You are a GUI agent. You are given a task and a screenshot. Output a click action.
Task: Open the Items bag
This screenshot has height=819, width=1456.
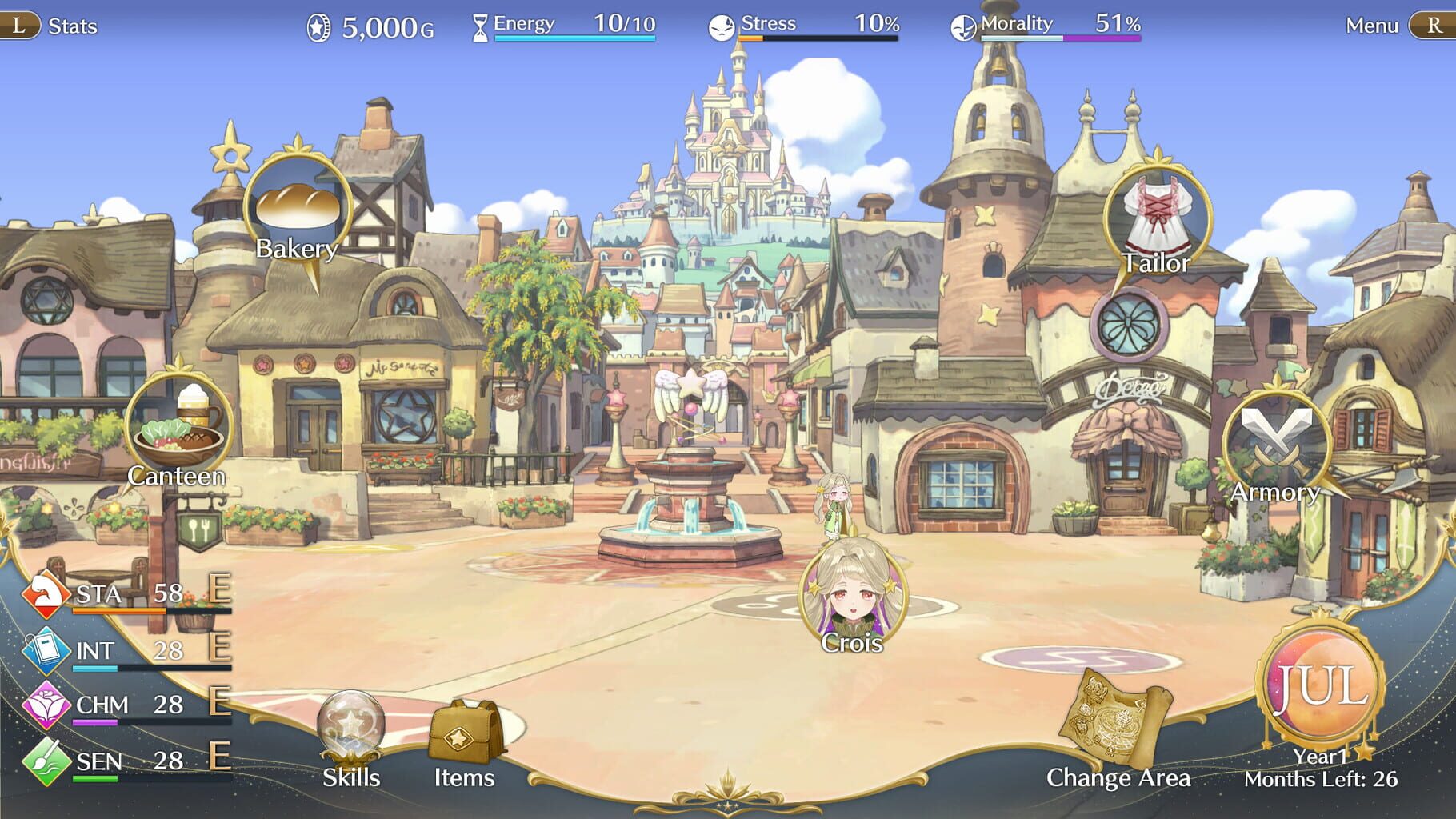click(x=464, y=732)
